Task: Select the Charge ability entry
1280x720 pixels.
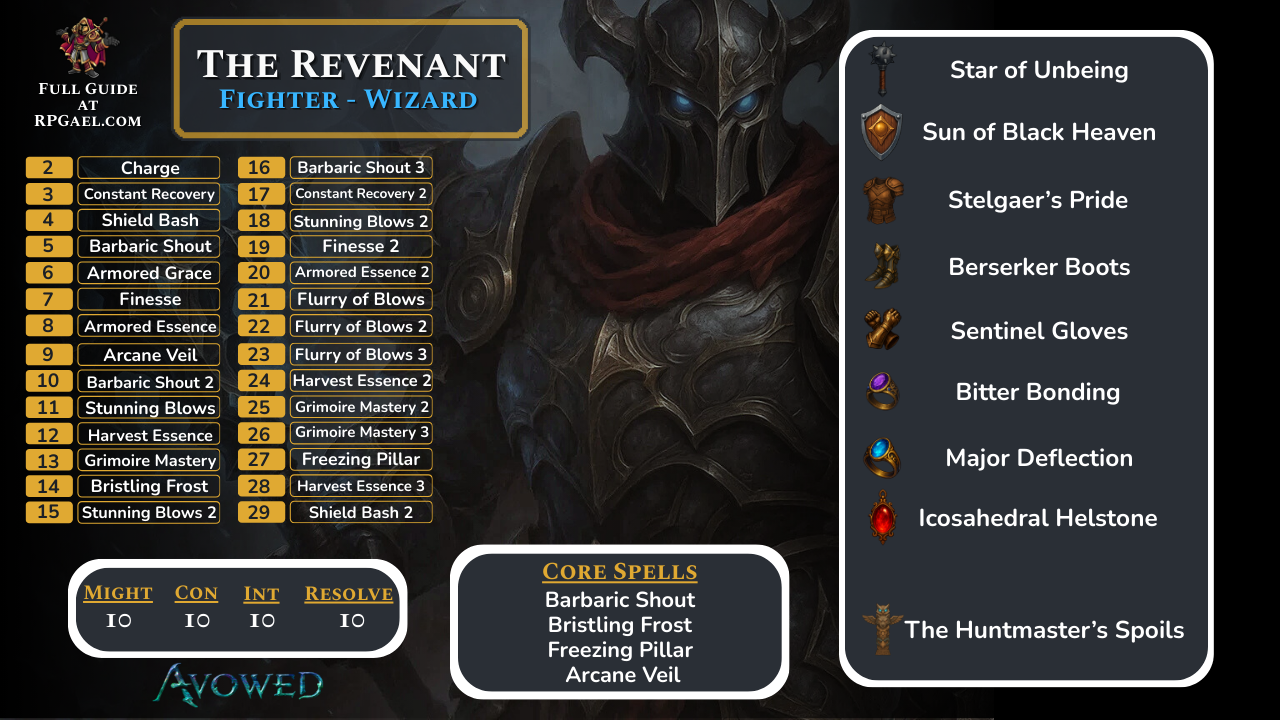Action: pos(149,168)
